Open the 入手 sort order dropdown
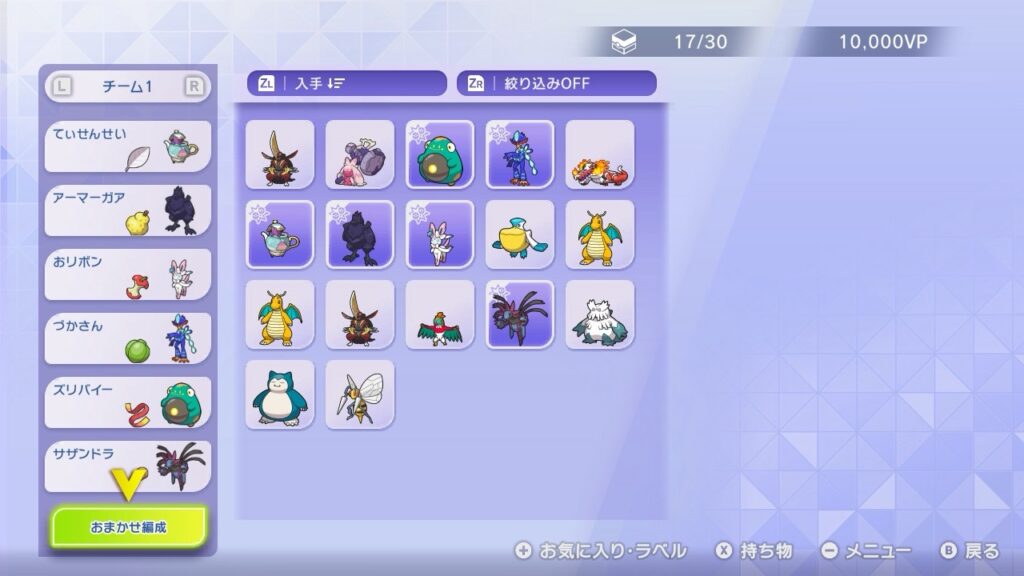This screenshot has width=1024, height=576. tap(346, 84)
